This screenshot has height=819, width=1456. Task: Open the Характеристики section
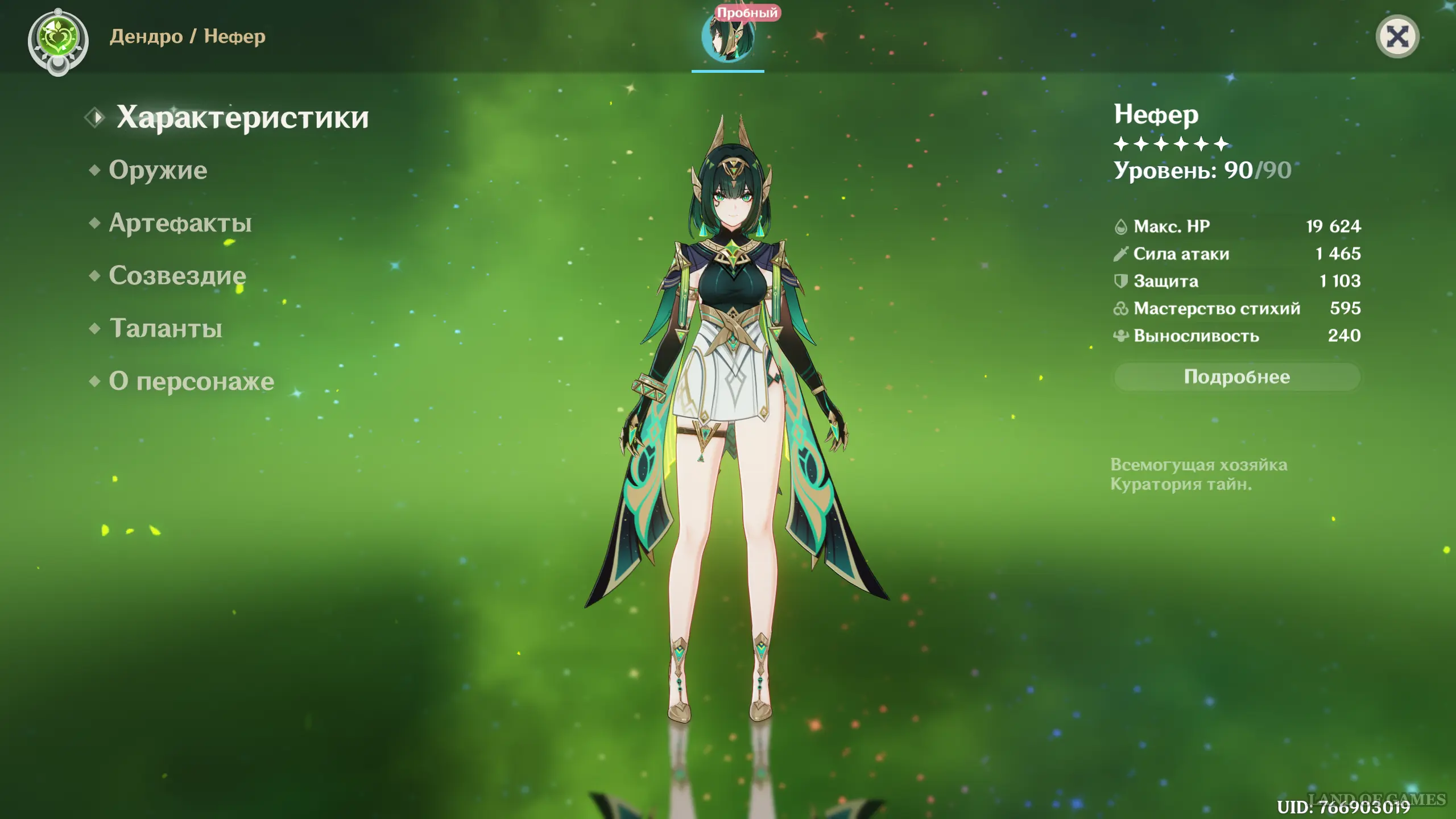point(242,118)
